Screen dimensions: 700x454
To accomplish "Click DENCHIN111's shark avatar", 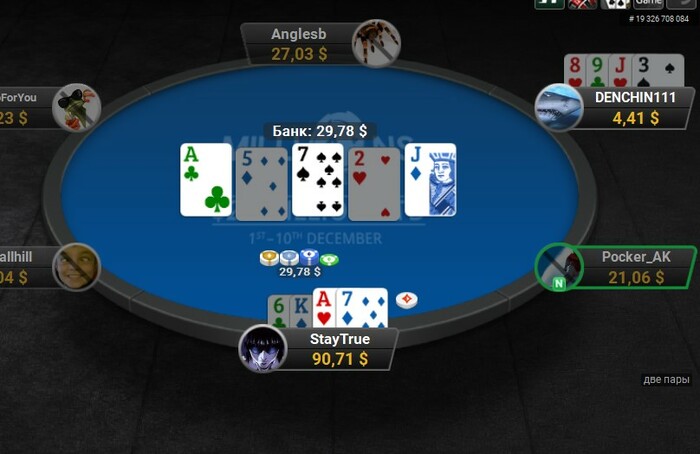I will (559, 108).
